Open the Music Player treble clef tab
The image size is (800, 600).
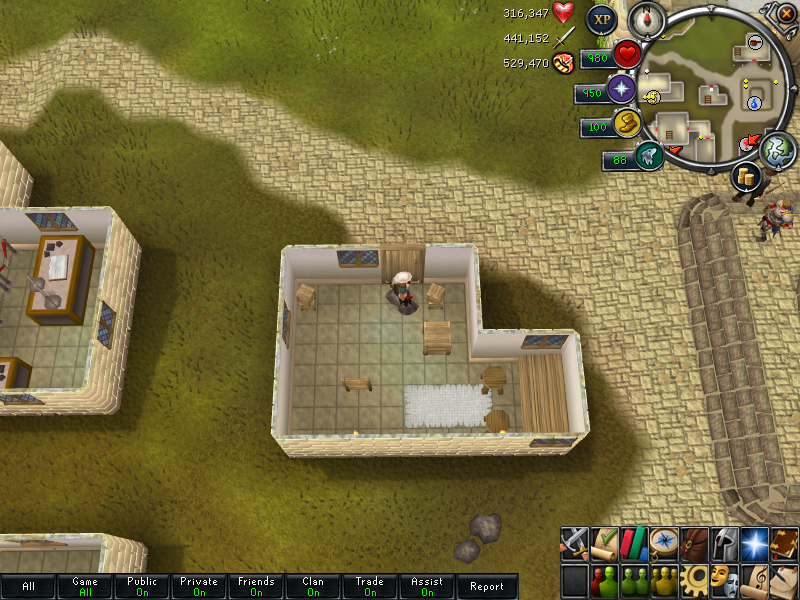753,580
